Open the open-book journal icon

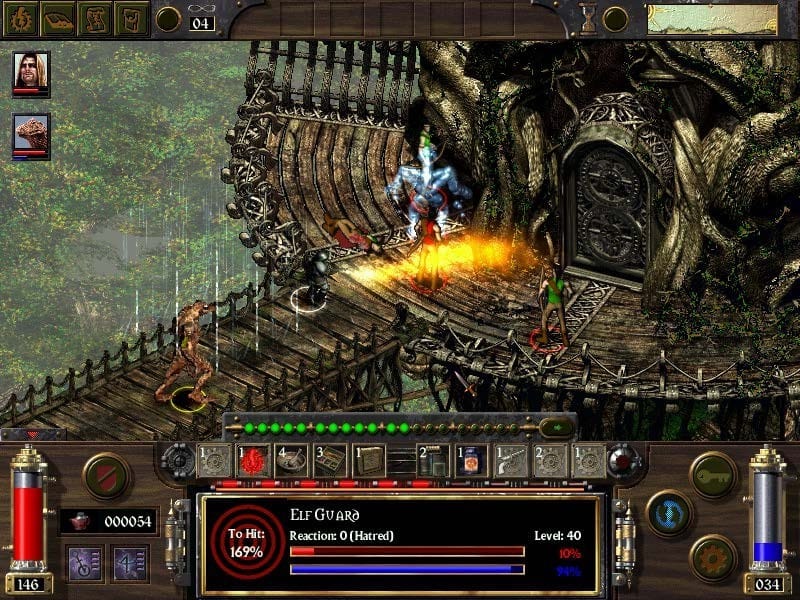(x=59, y=18)
